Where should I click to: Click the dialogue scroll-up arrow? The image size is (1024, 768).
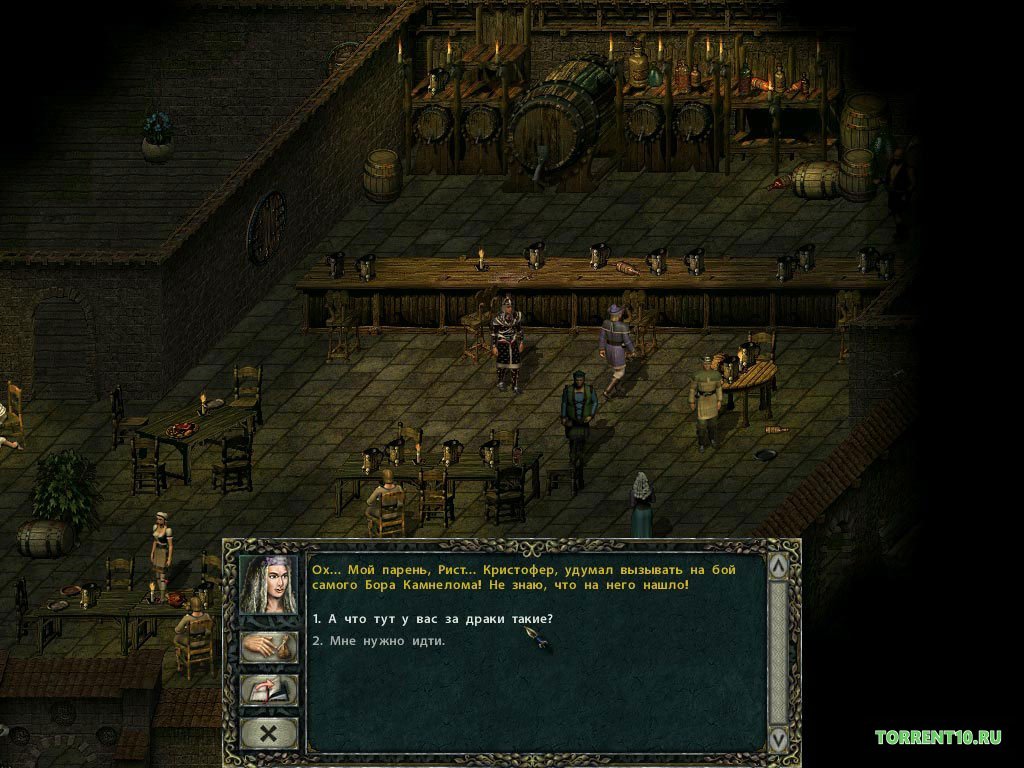coord(778,567)
